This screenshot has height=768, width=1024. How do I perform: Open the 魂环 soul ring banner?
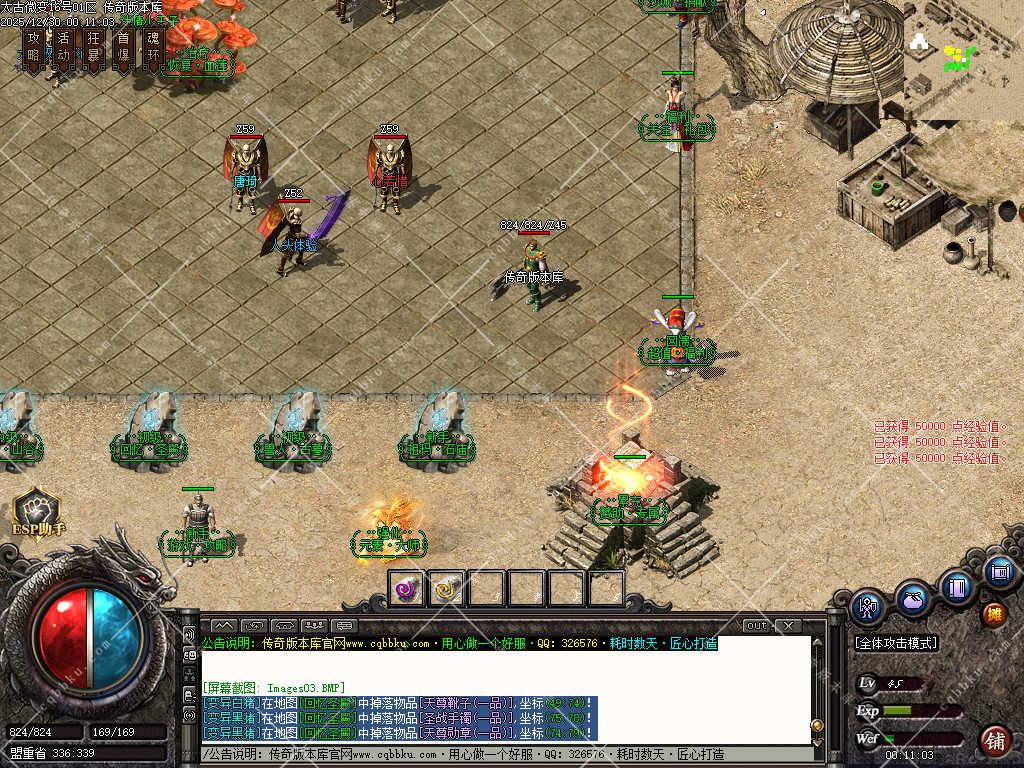coord(154,45)
